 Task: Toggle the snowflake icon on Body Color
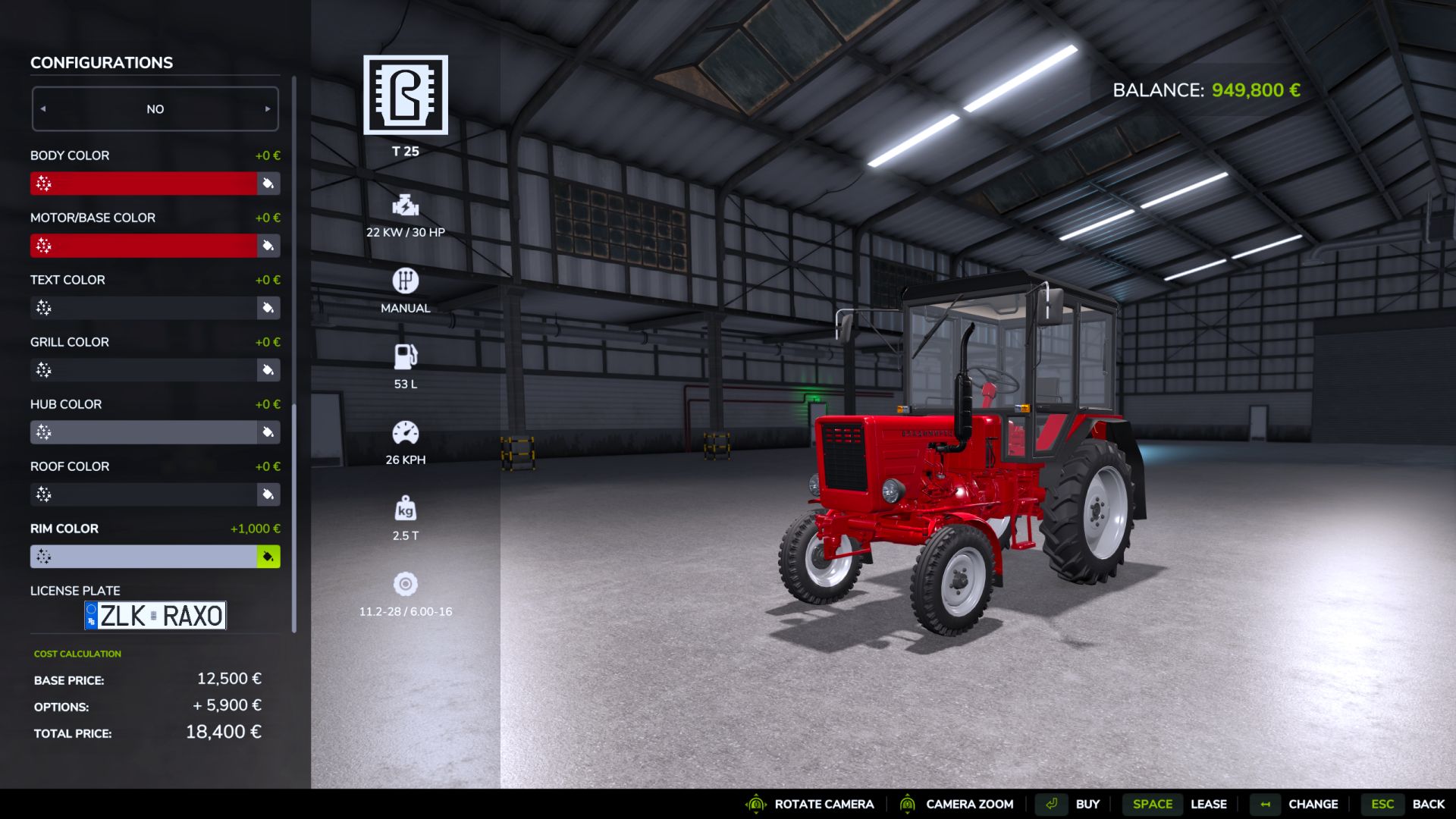click(45, 184)
